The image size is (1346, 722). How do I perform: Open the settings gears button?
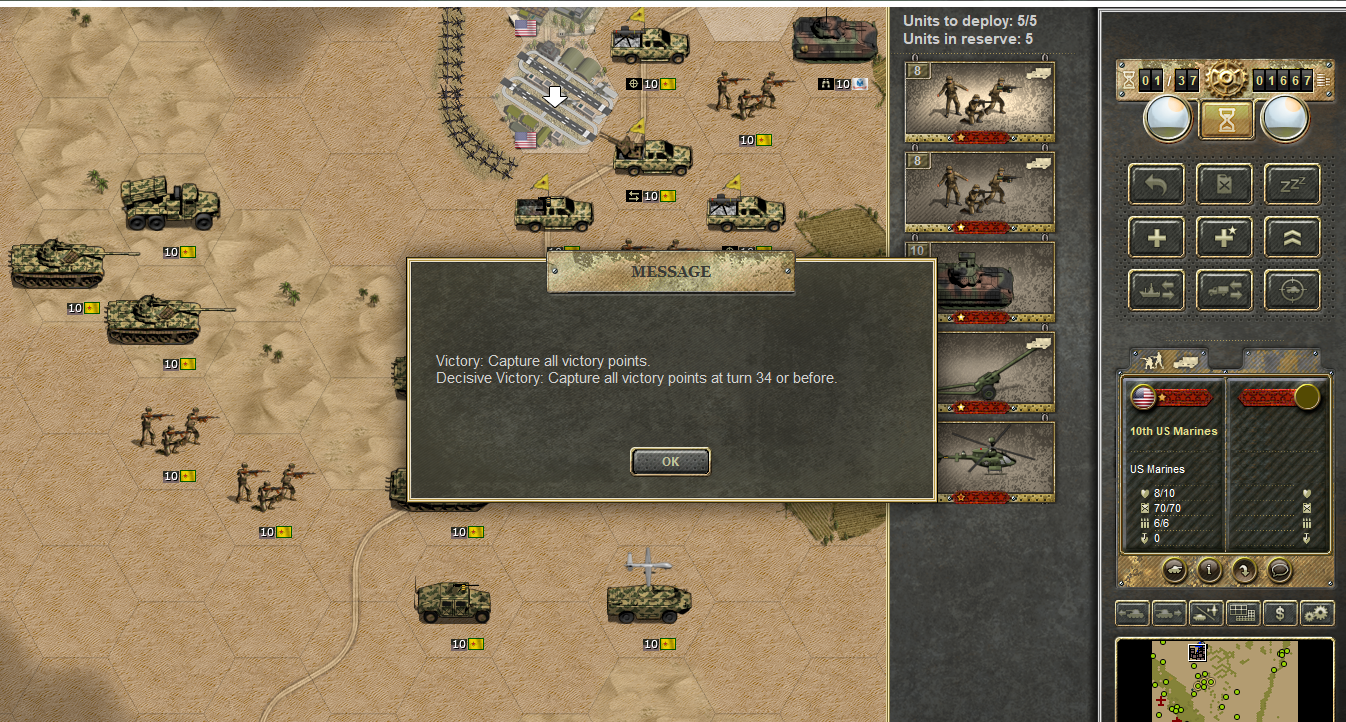(x=1317, y=613)
